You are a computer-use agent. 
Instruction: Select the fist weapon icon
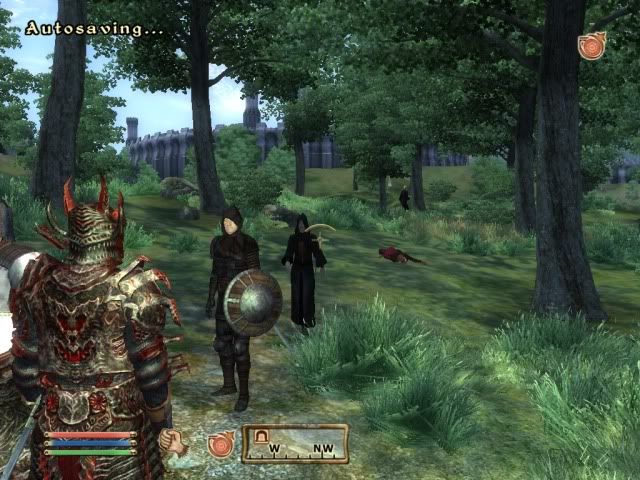[x=170, y=442]
